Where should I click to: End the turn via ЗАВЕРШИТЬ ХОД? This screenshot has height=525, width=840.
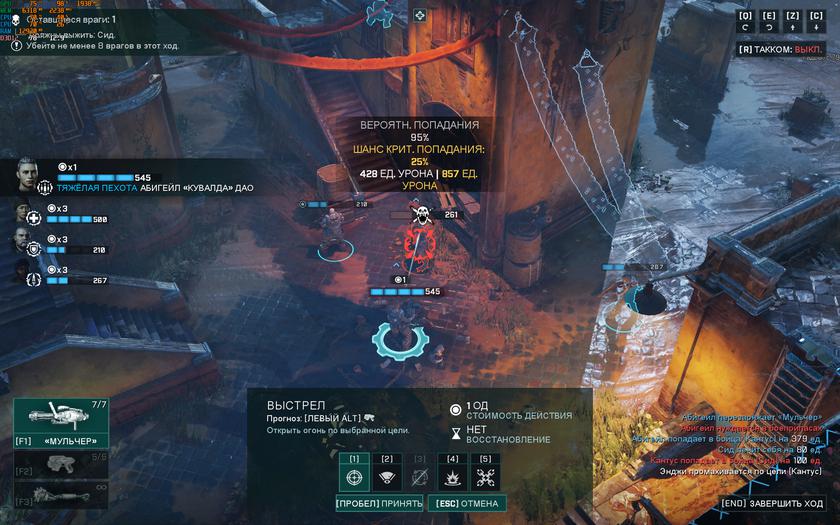774,503
